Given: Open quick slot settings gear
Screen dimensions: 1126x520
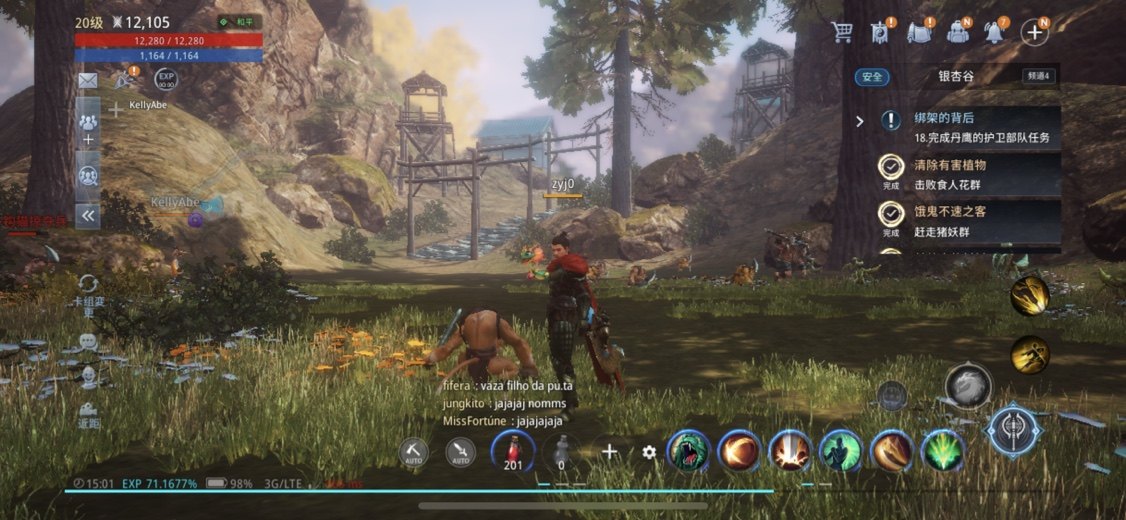Looking at the screenshot, I should tap(650, 452).
